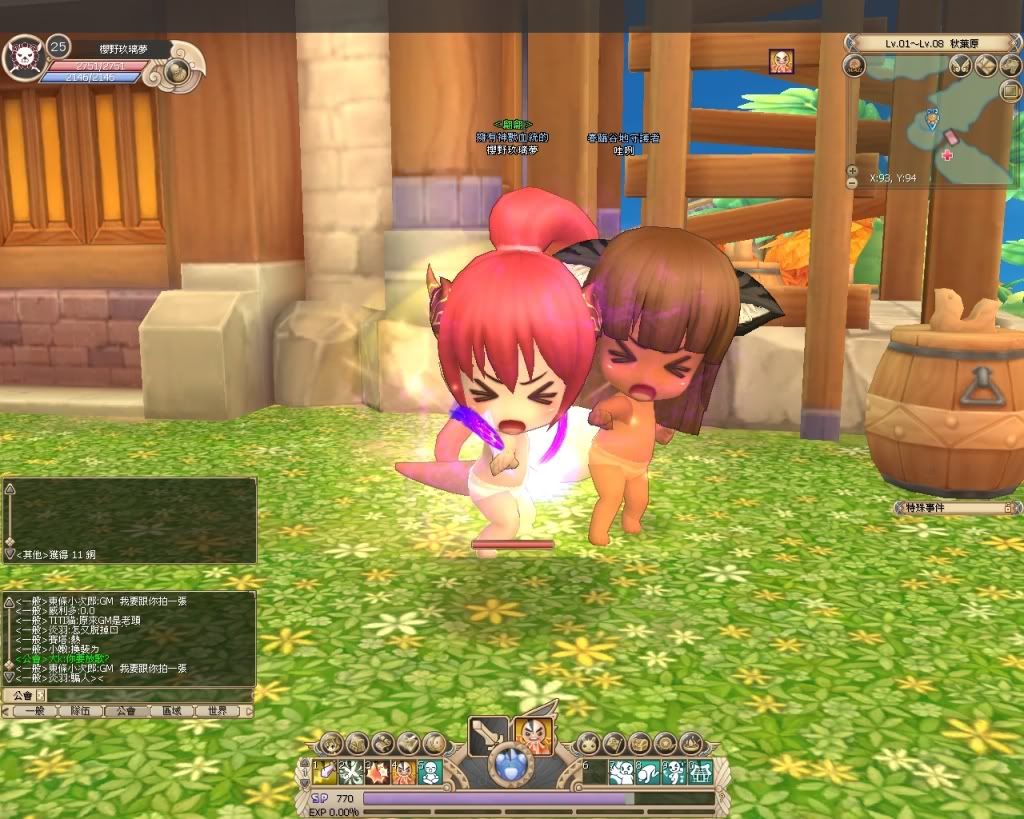The image size is (1024, 819).
Task: Switch to the 區域 area chat tab
Action: coord(172,711)
